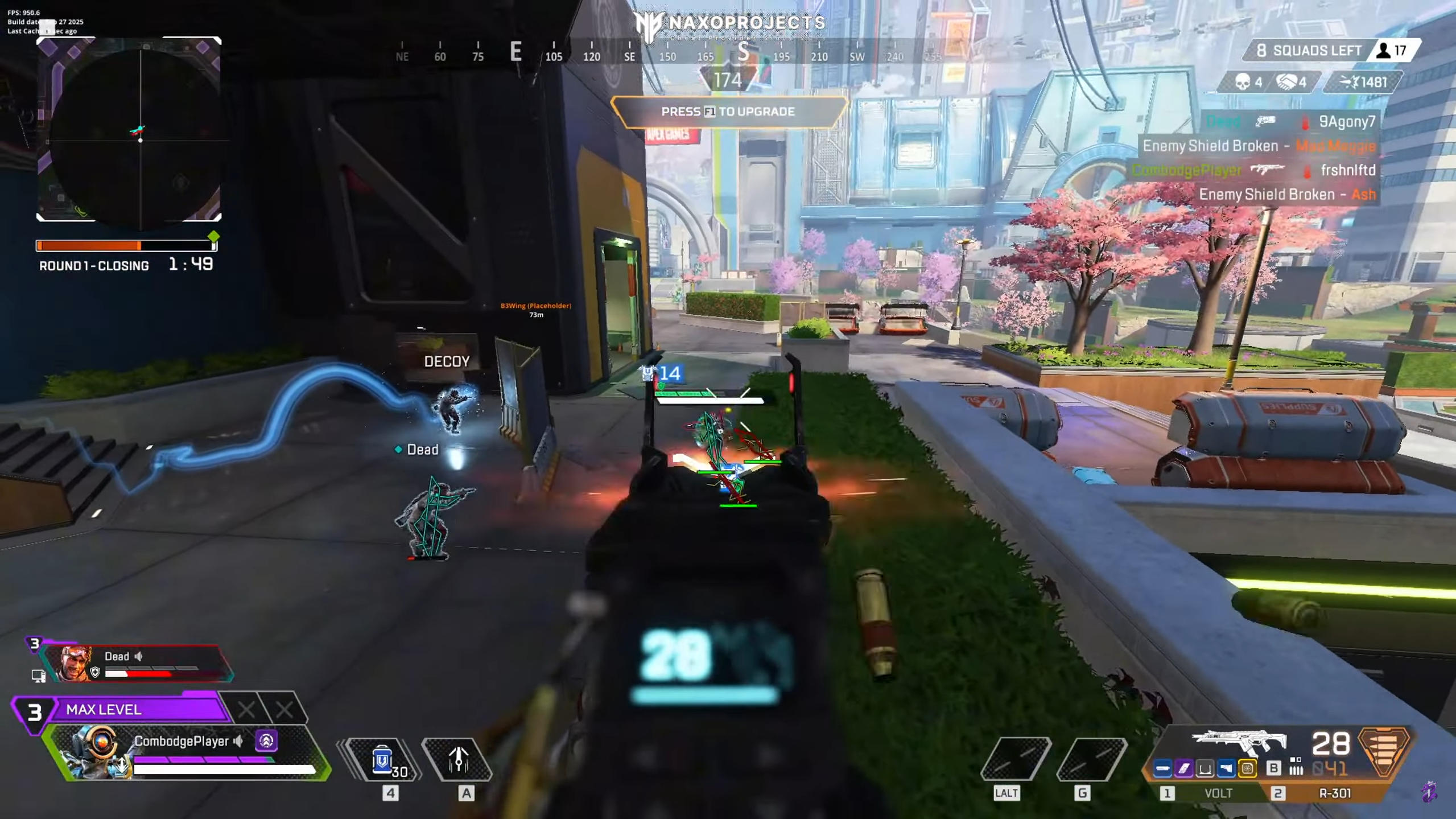Click CombodgePlayer's Pathfinder portrait
Viewport: 1456px width, 819px height.
click(x=97, y=751)
